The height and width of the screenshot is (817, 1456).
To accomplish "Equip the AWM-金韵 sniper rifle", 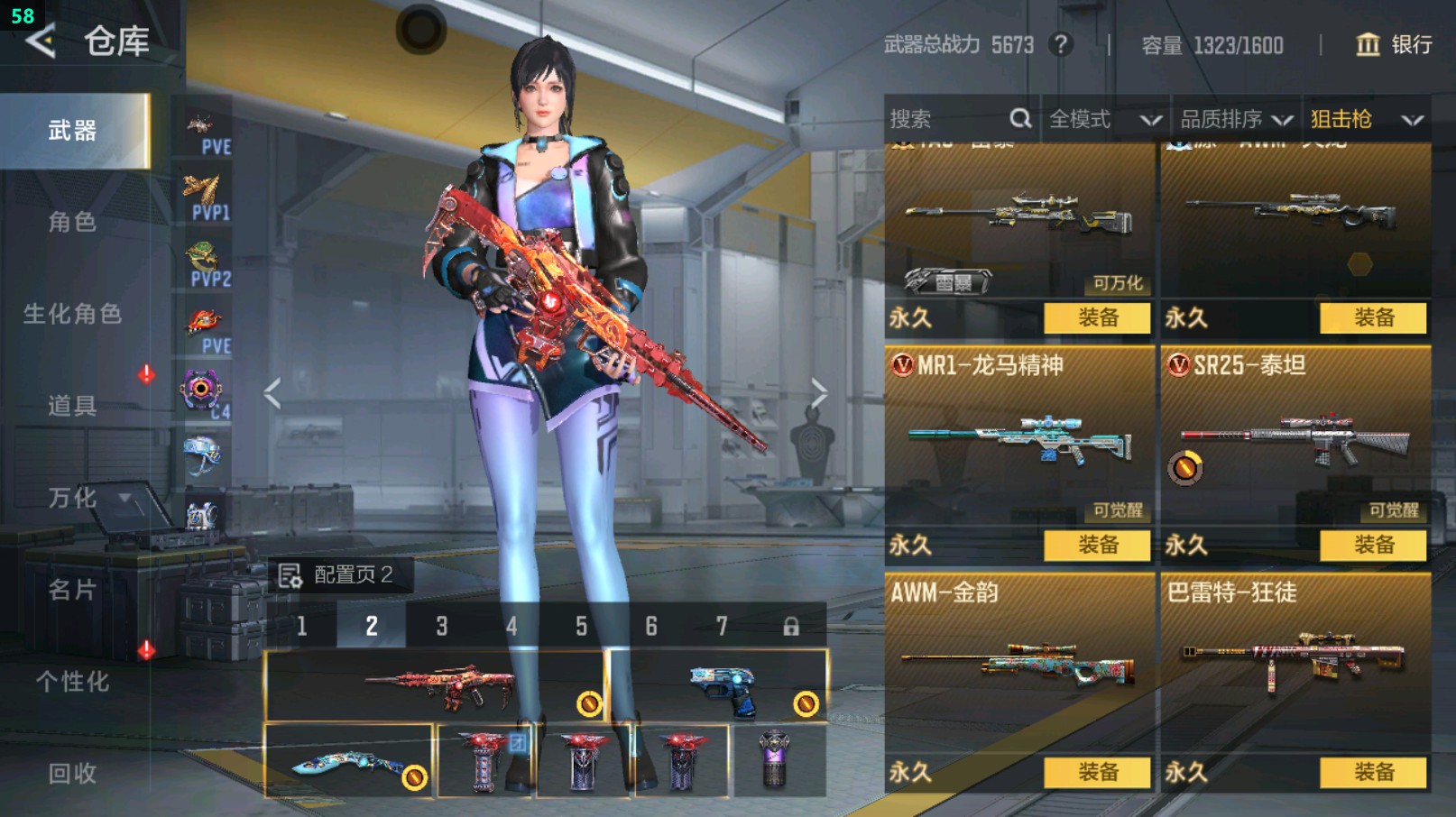I will coord(1097,772).
